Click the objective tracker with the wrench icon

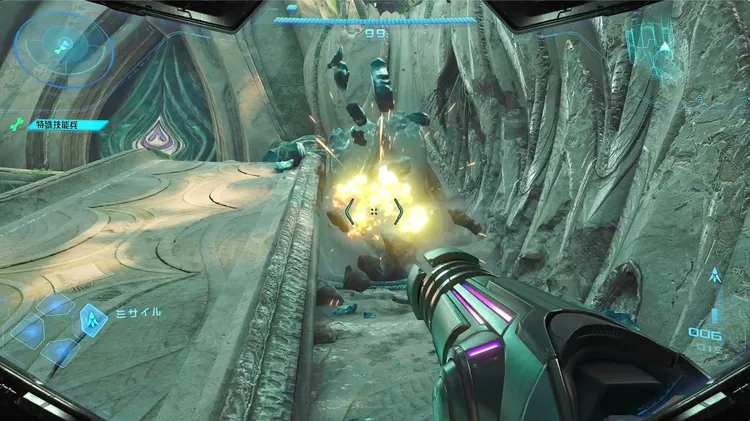57,125
